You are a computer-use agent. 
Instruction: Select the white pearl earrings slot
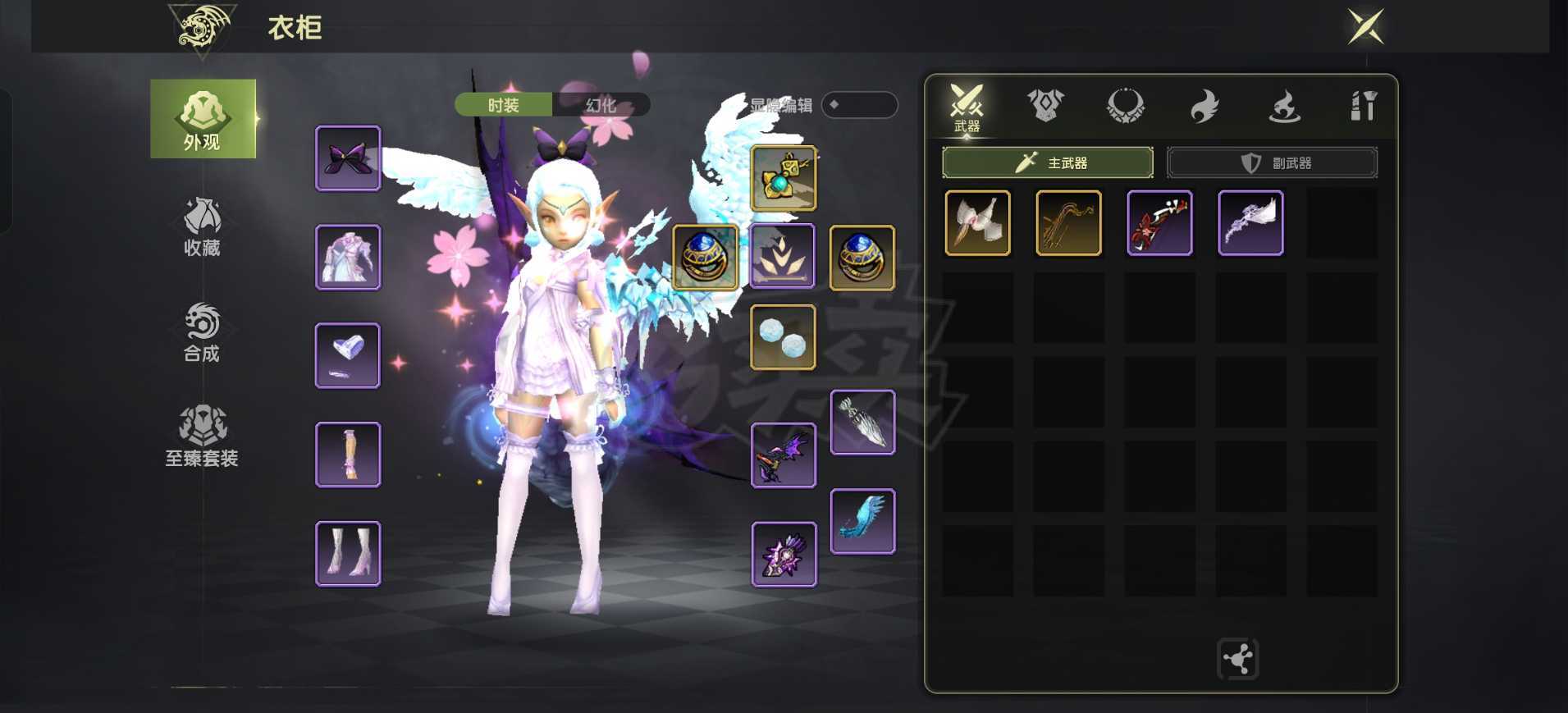tap(784, 337)
